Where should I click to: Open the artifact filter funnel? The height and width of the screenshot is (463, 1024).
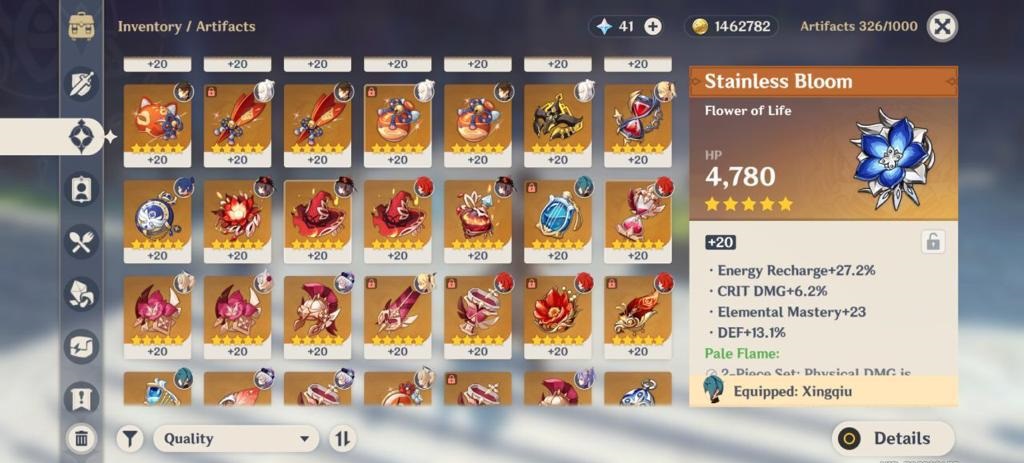click(130, 438)
